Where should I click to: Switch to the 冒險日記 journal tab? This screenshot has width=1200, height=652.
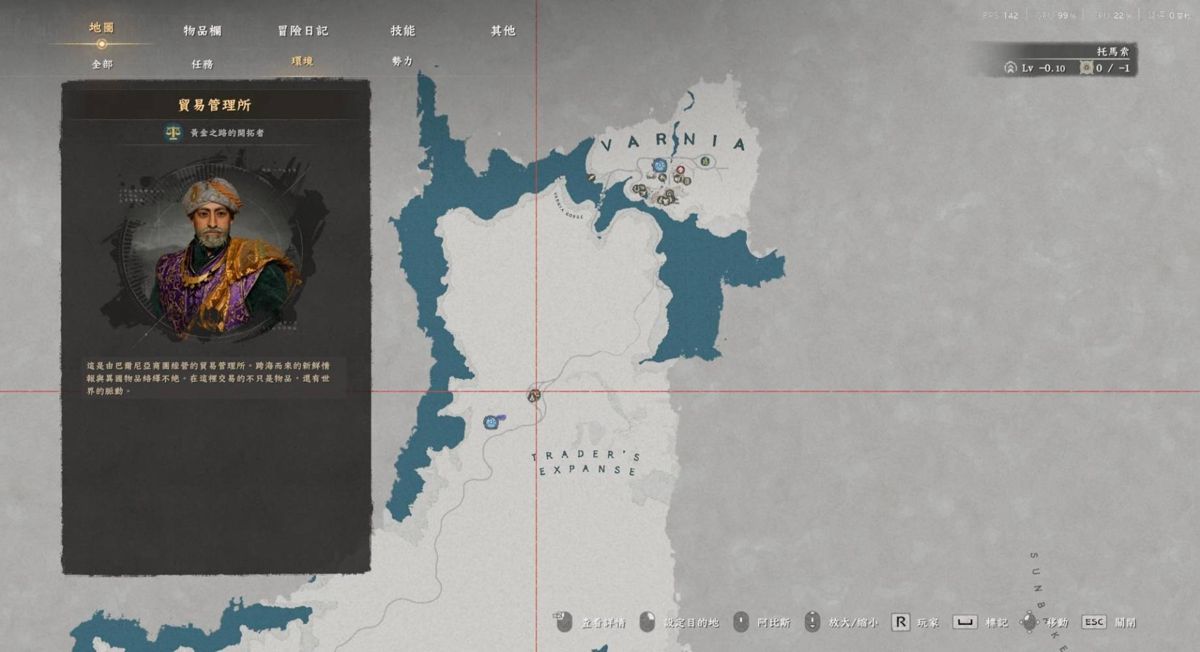(302, 31)
